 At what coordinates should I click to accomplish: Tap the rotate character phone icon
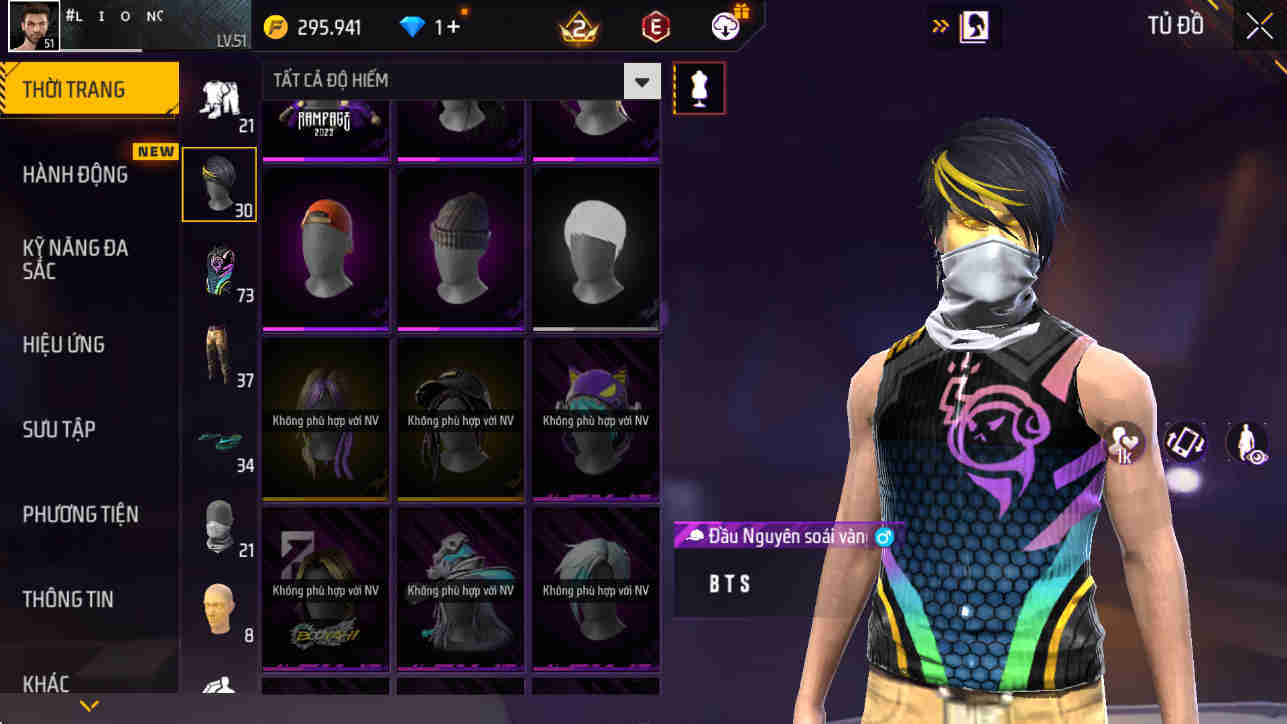coord(1184,443)
